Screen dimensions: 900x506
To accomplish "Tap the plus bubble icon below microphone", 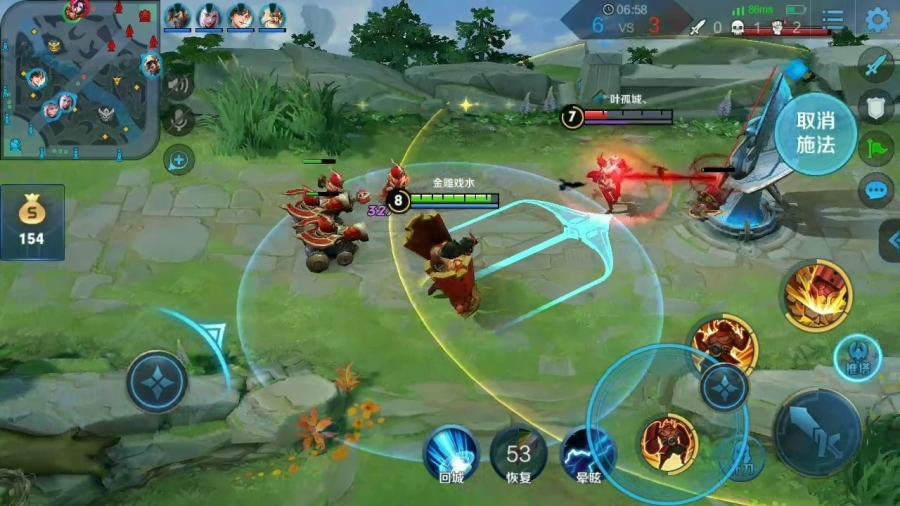I will click(179, 159).
